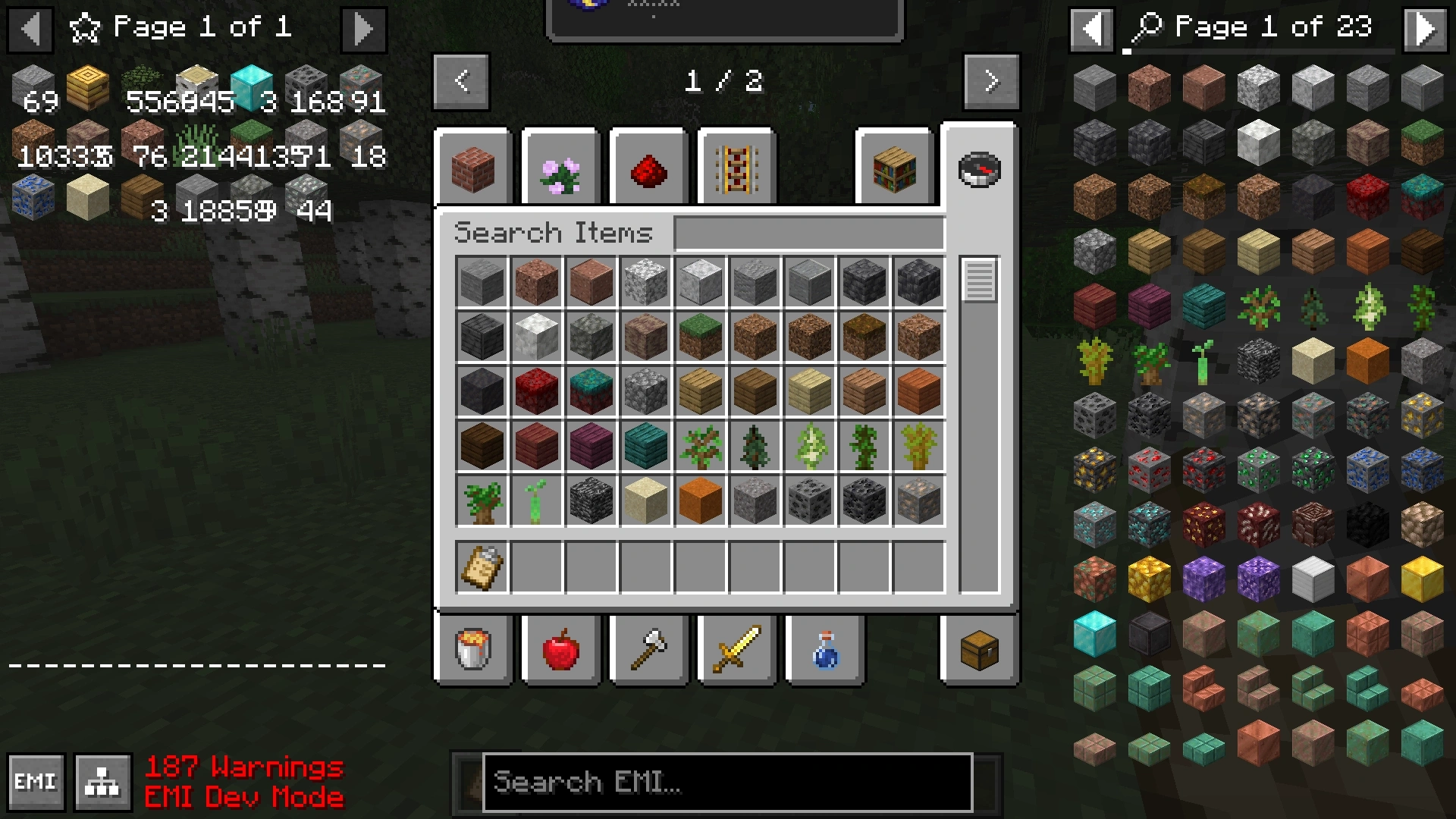Open the chest survival inventory tab
This screenshot has height=819, width=1456.
pyautogui.click(x=979, y=650)
